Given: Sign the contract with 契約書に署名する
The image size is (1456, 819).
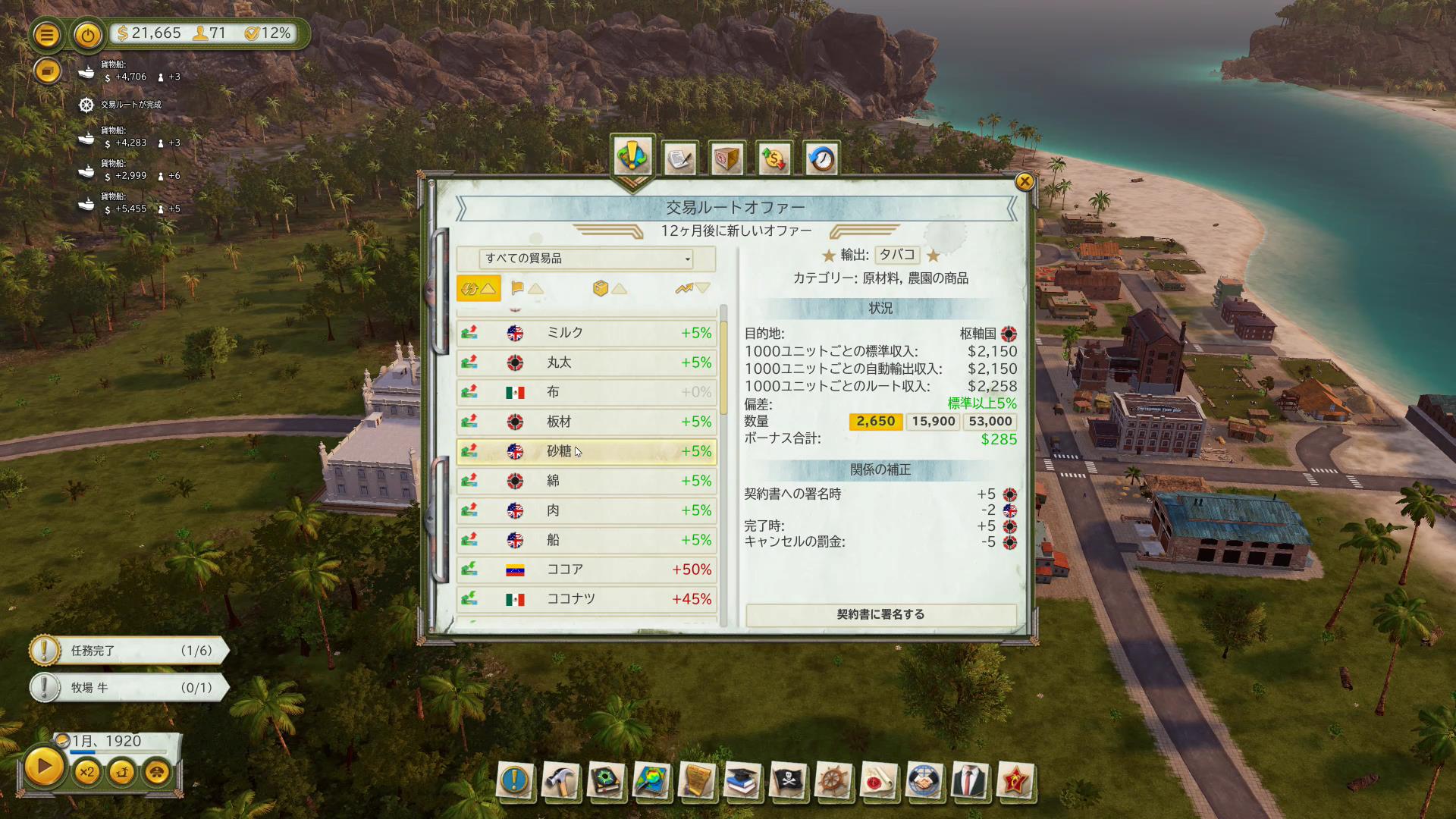Looking at the screenshot, I should 880,614.
